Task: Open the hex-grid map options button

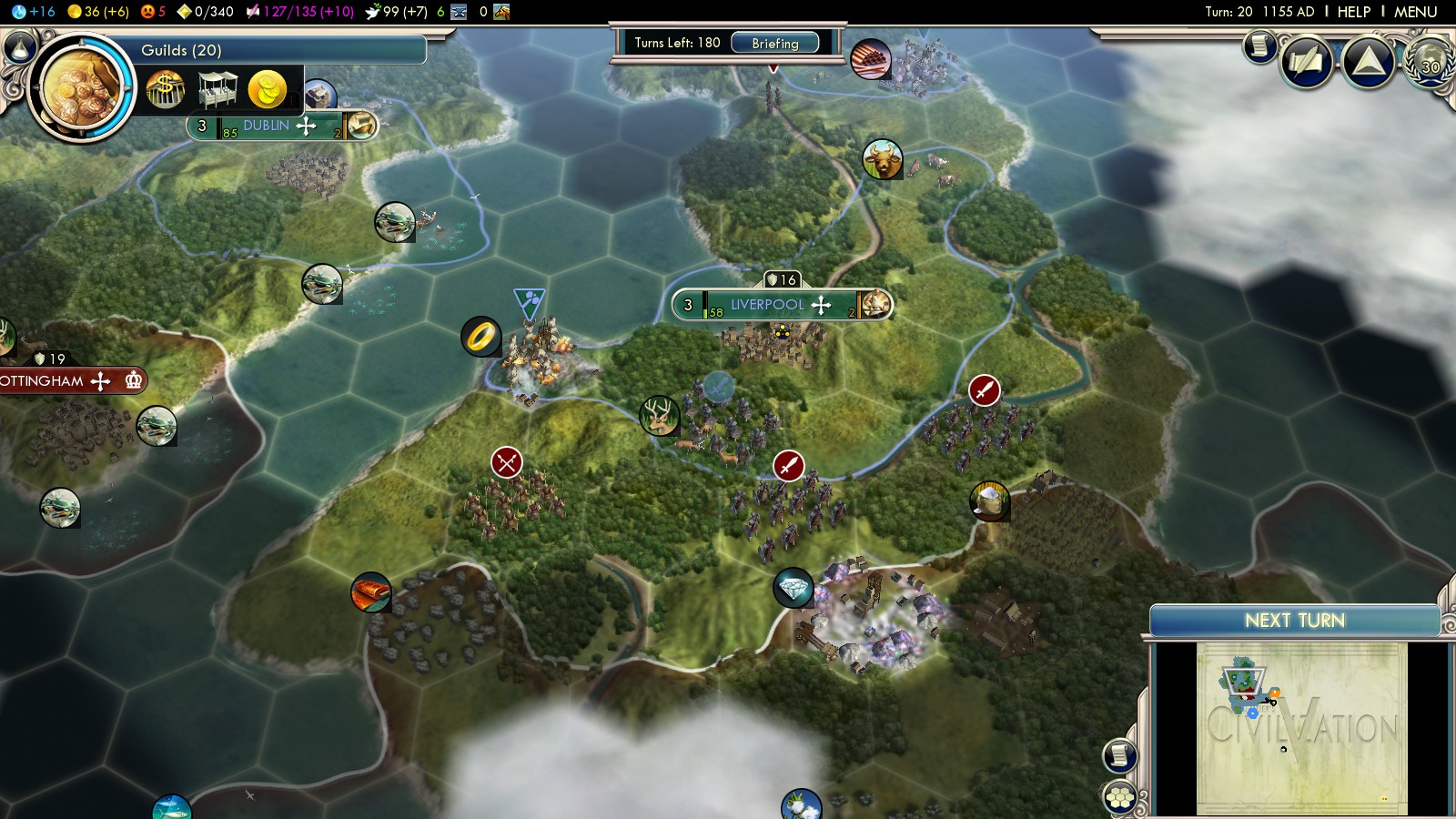Action: pos(1120,797)
